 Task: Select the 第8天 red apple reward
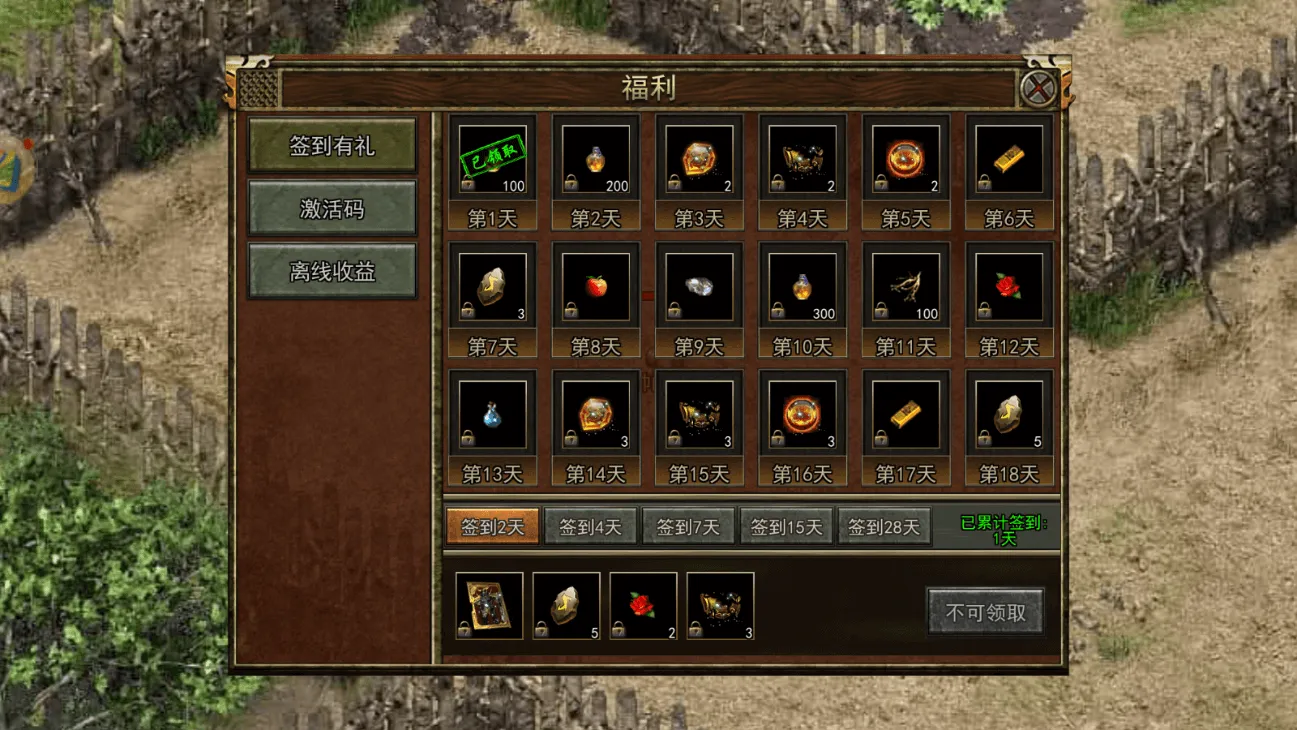point(596,286)
